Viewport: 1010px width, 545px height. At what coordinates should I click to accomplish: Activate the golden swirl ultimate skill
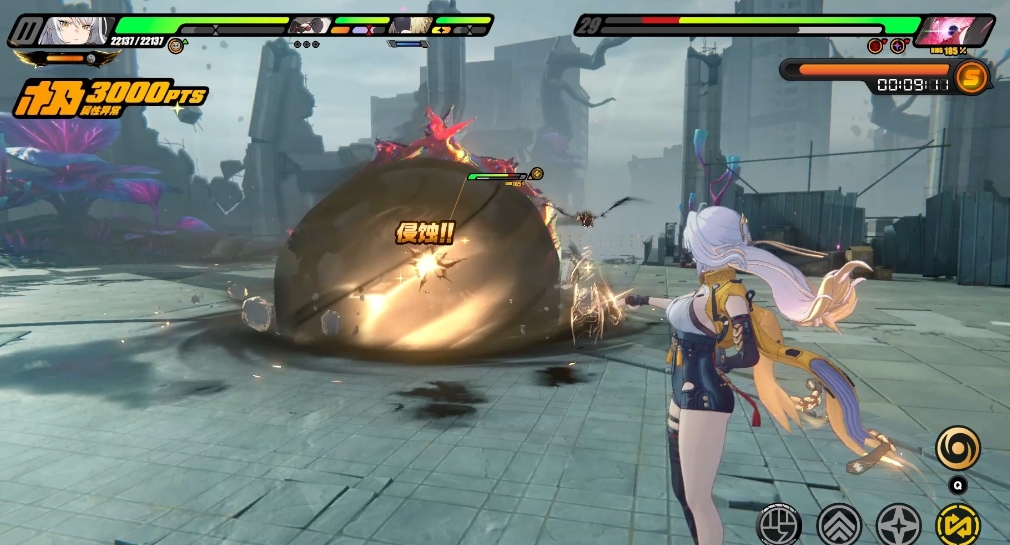coord(957,447)
